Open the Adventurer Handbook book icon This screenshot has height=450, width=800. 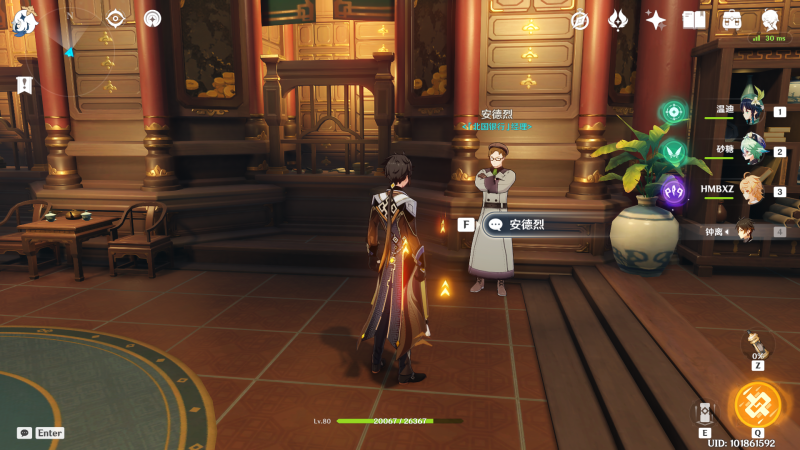[x=693, y=20]
